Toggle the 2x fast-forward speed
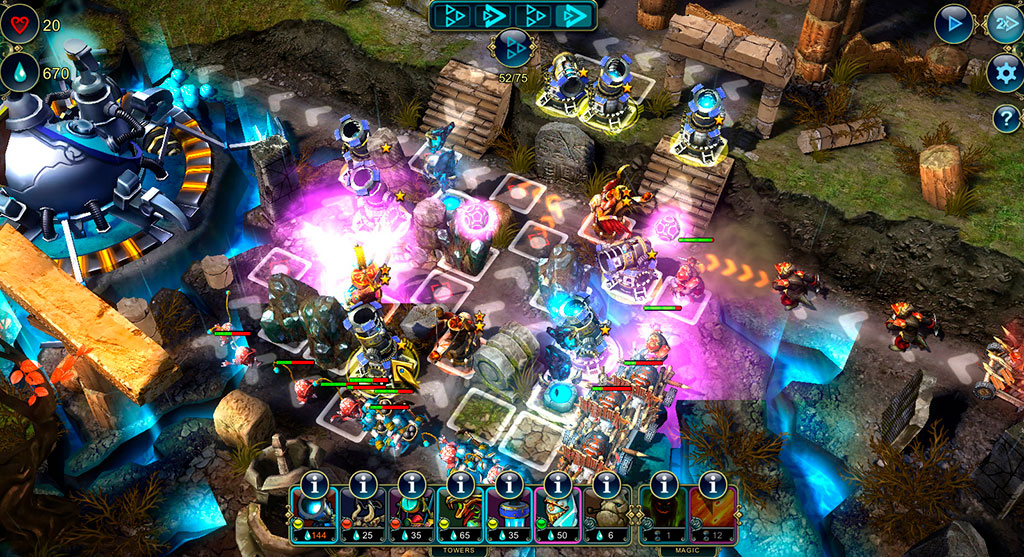 pyautogui.click(x=1003, y=25)
